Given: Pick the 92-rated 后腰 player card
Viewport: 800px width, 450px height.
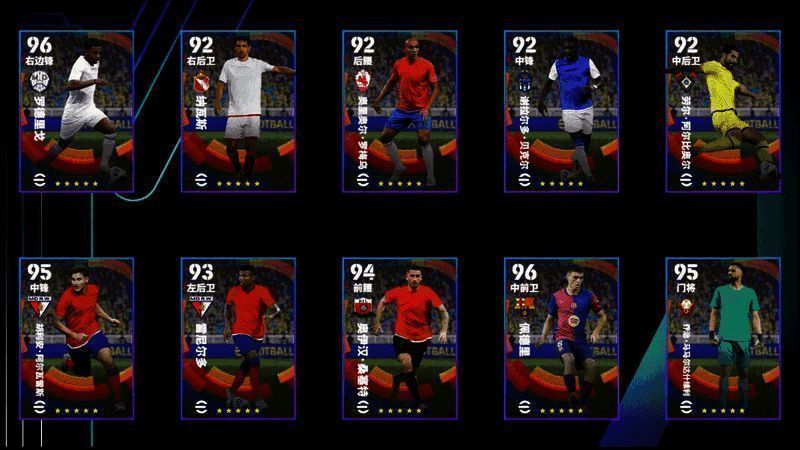Looking at the screenshot, I should 400,110.
